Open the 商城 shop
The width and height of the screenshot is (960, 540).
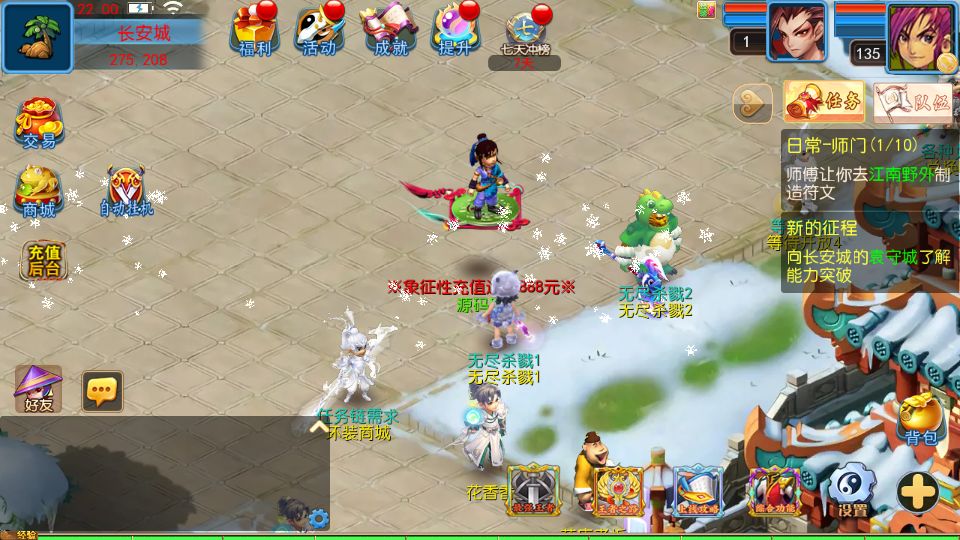tap(39, 192)
